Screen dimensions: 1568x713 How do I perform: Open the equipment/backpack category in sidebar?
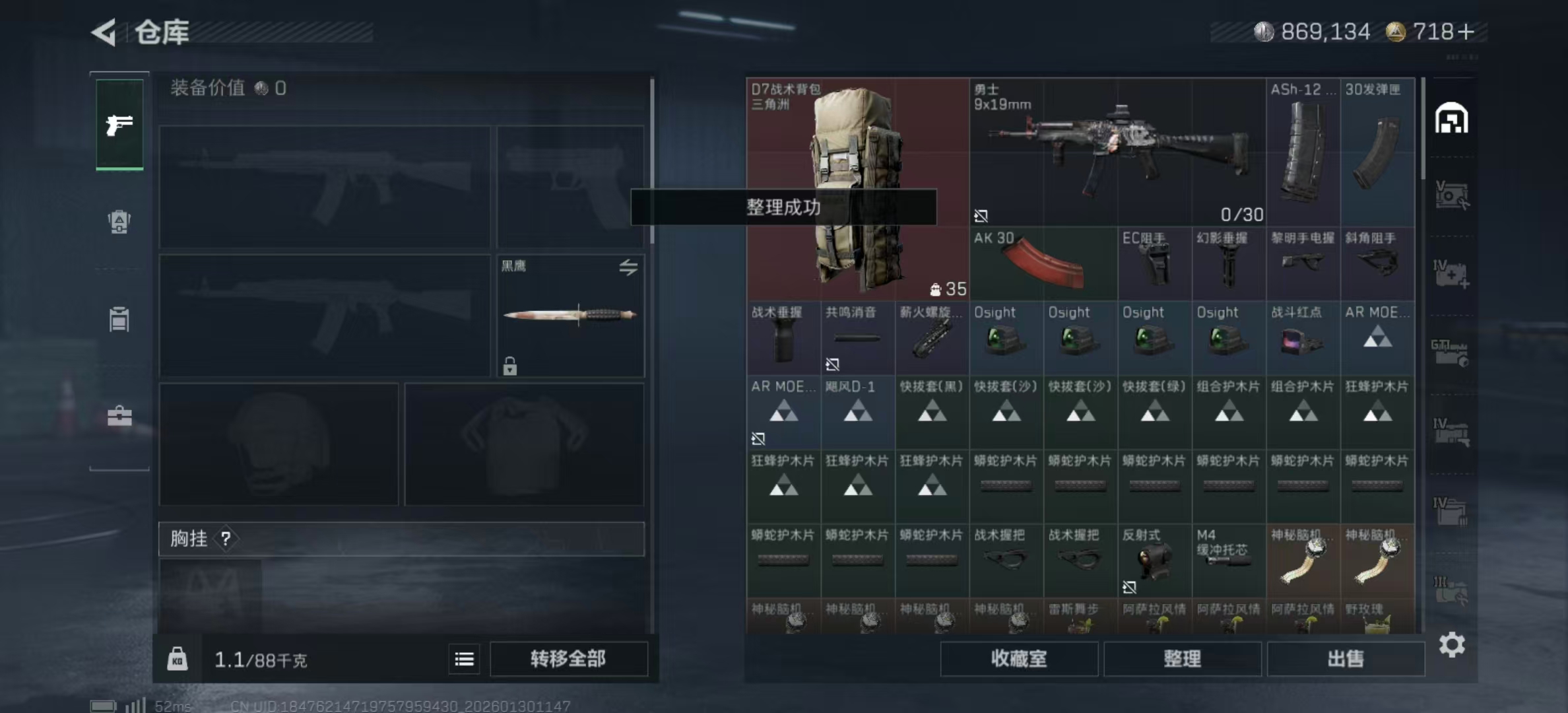[119, 222]
